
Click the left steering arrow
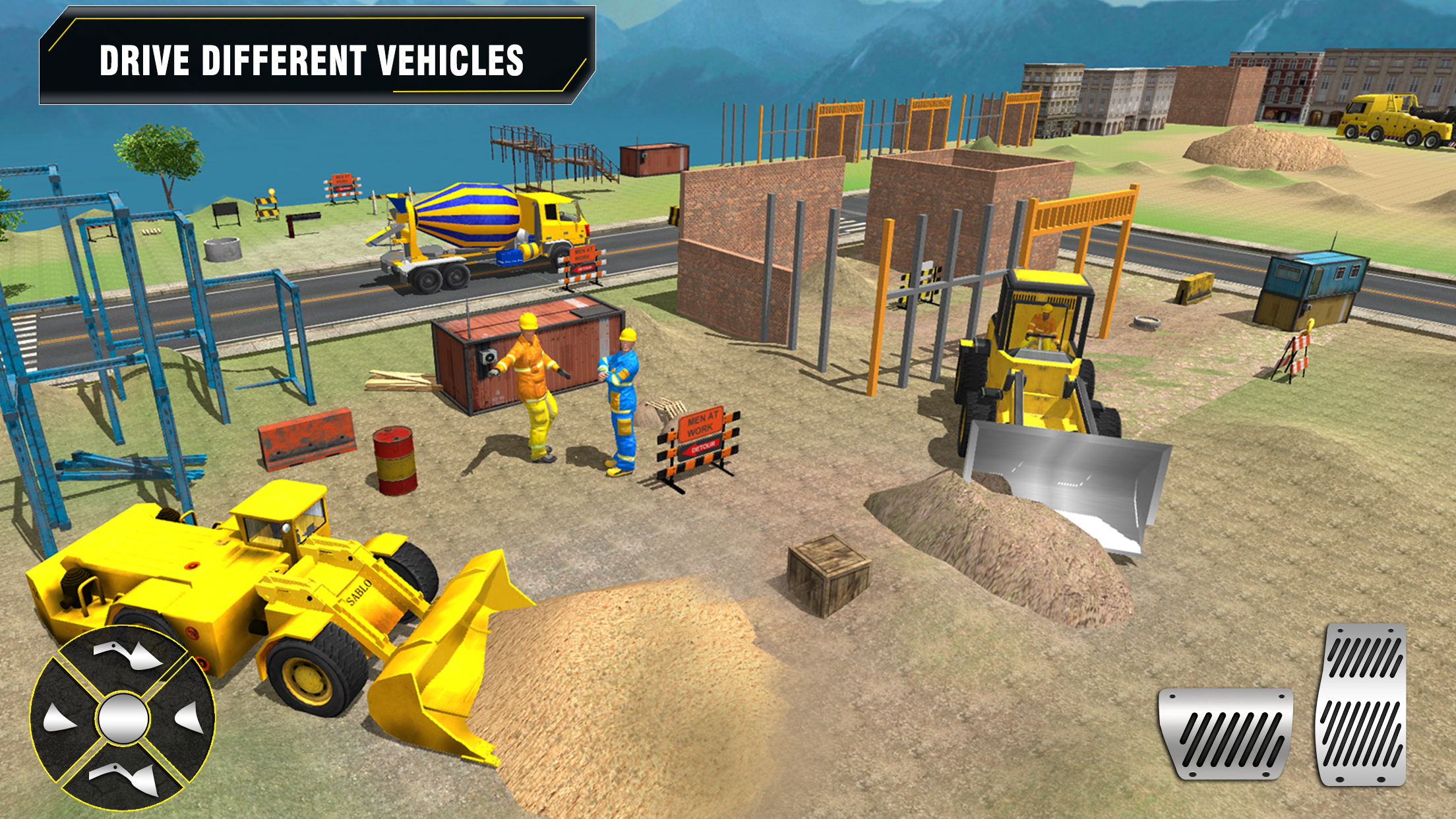pos(59,719)
